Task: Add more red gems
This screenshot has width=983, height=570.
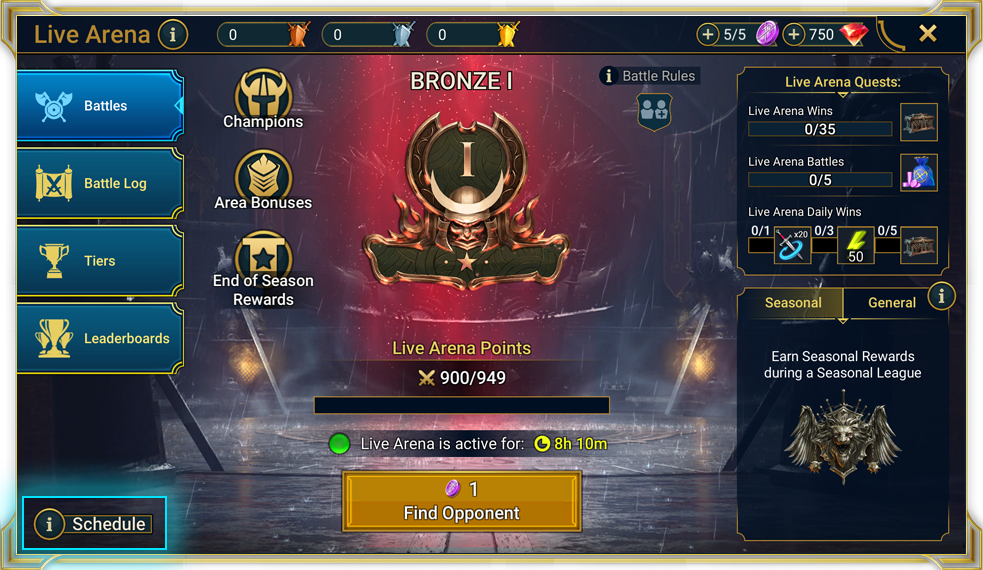Action: click(x=794, y=35)
